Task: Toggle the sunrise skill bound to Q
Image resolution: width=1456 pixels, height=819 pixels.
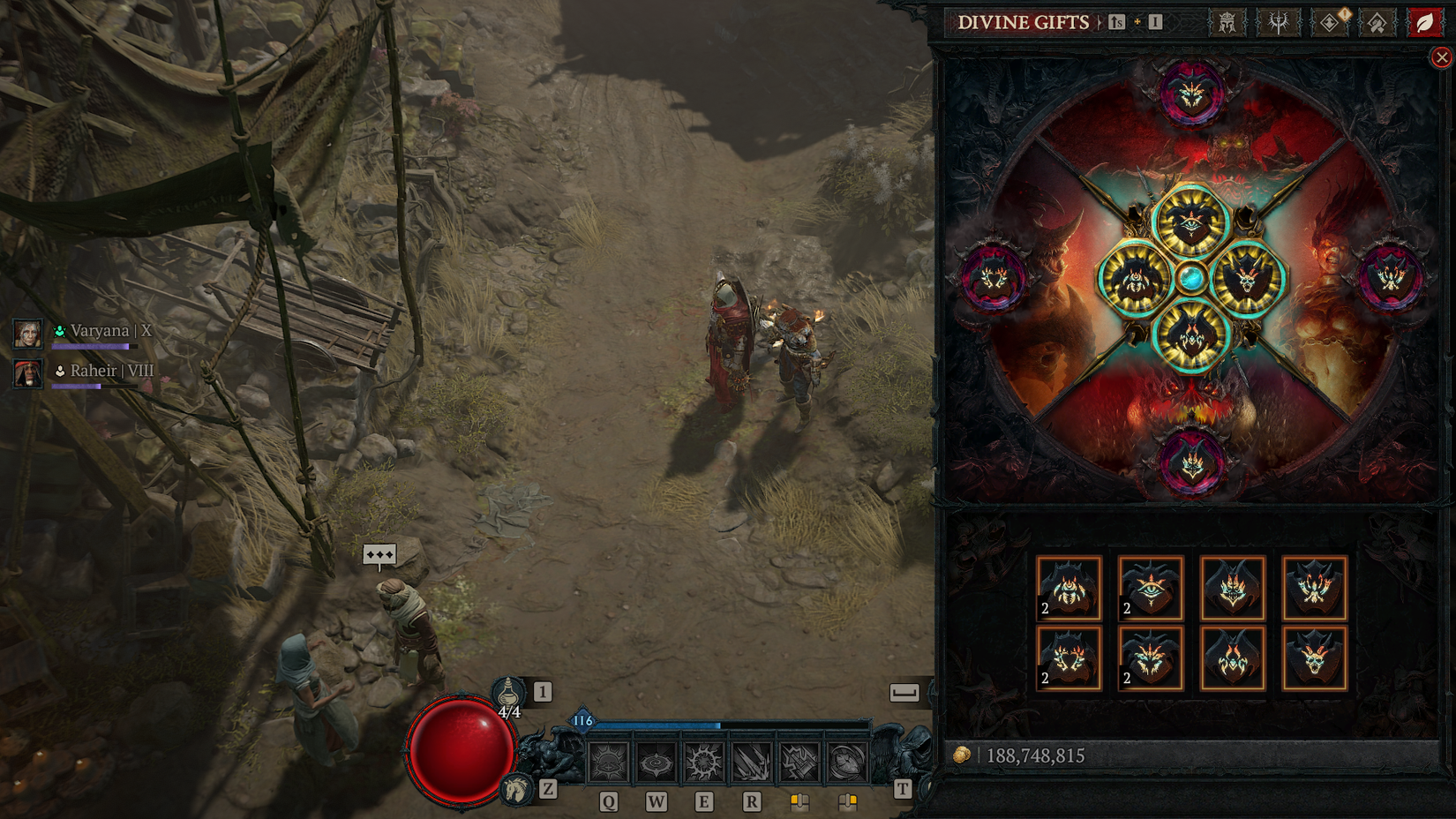Action: coord(611,763)
